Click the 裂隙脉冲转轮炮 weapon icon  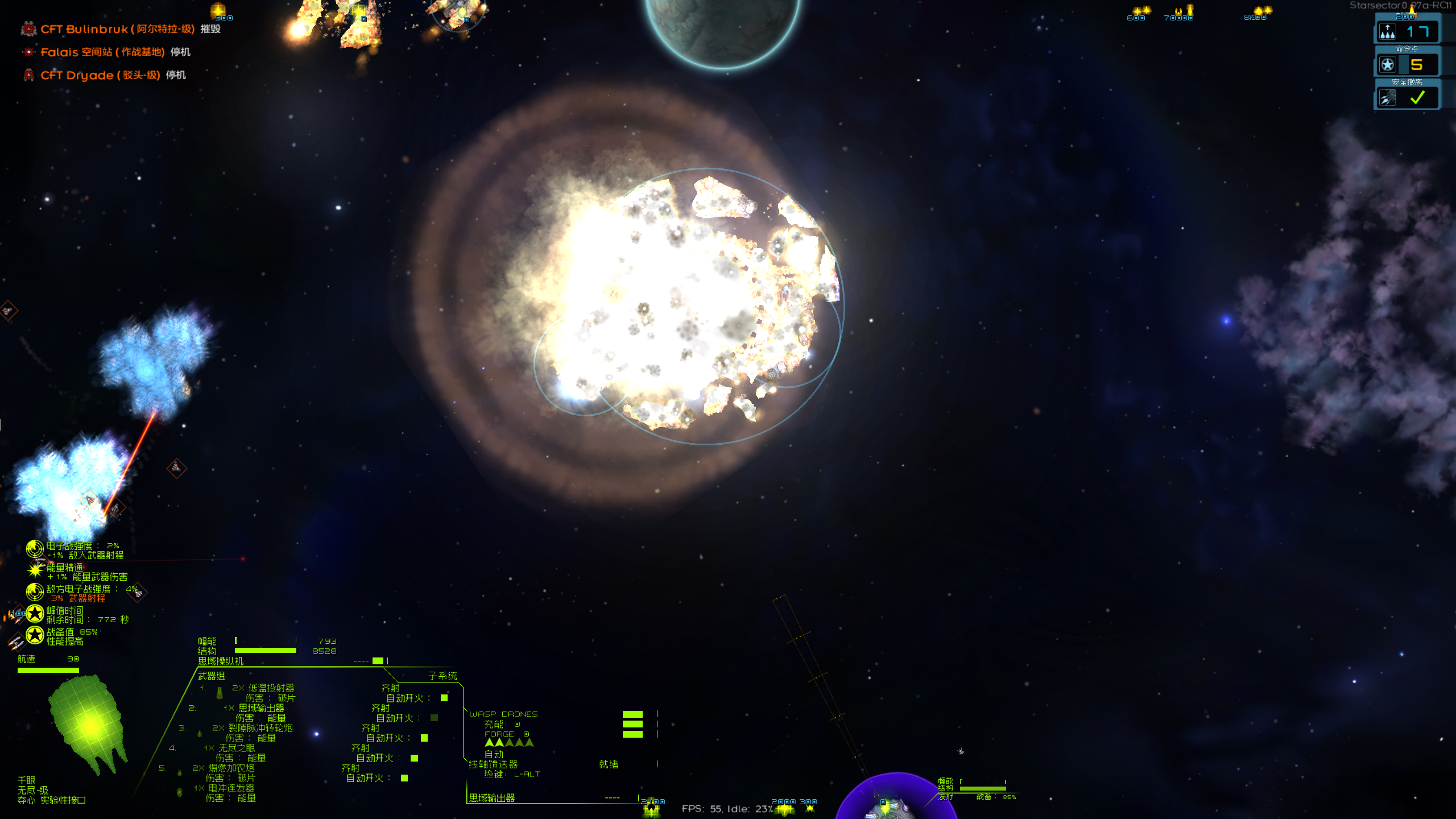click(x=200, y=733)
